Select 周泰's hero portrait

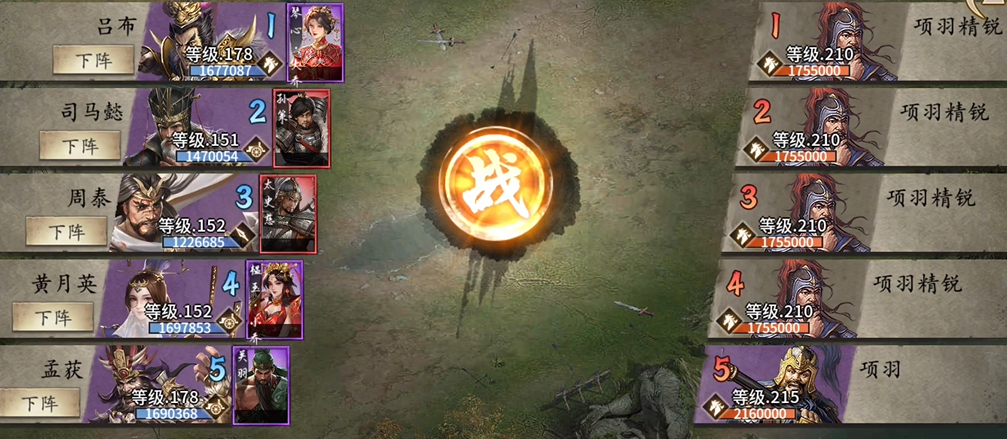(x=158, y=210)
